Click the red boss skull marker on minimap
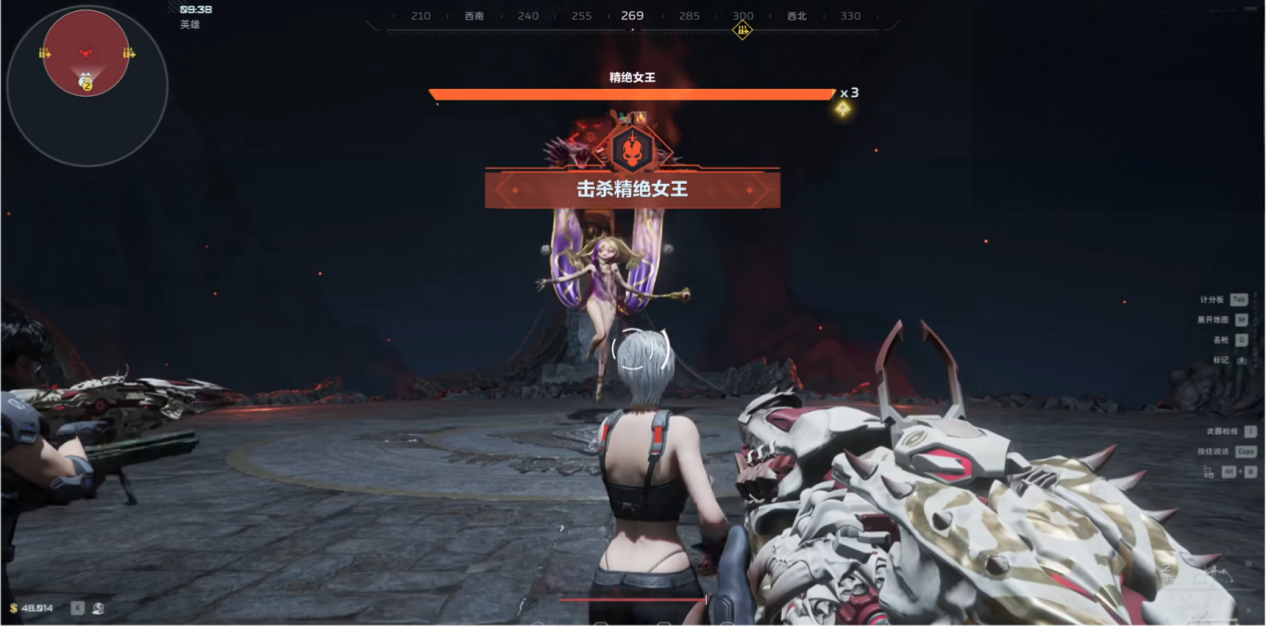 [x=86, y=52]
